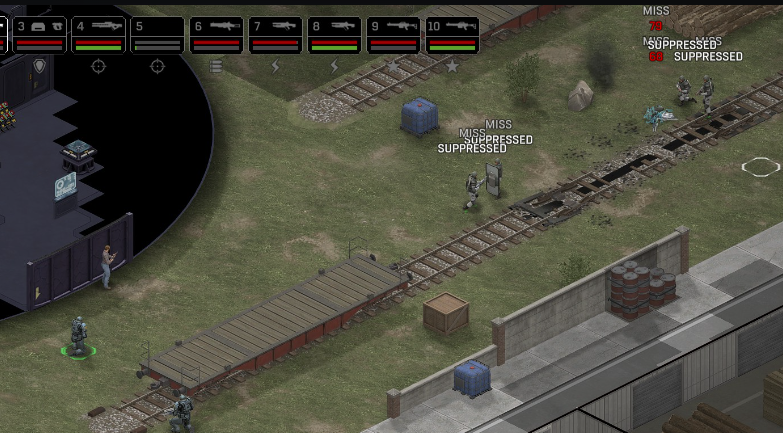Select squad unit slot number 3
The width and height of the screenshot is (783, 433).
(x=38, y=34)
